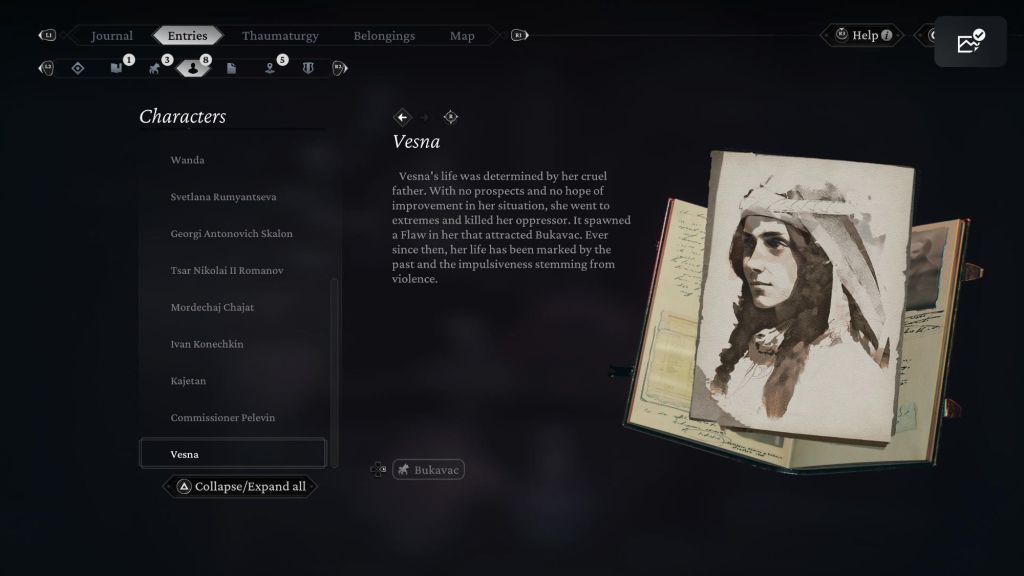Screen dimensions: 1024x576
Task: Select Wanda in the Characters list
Action: 187,160
